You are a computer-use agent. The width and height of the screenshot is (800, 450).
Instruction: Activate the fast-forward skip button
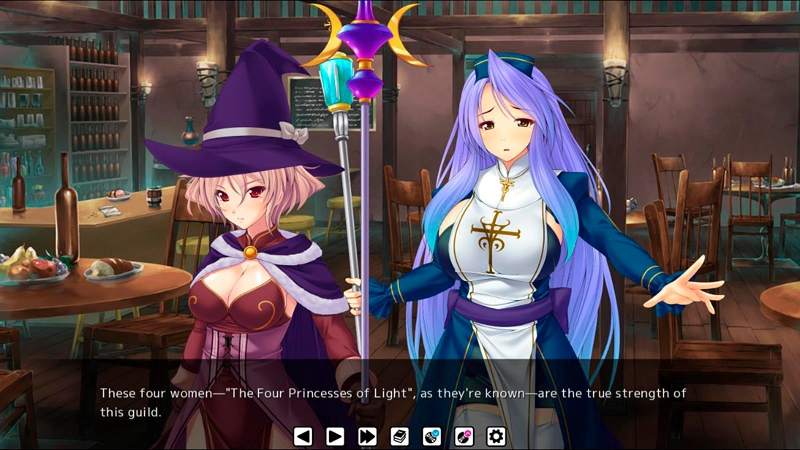click(367, 436)
